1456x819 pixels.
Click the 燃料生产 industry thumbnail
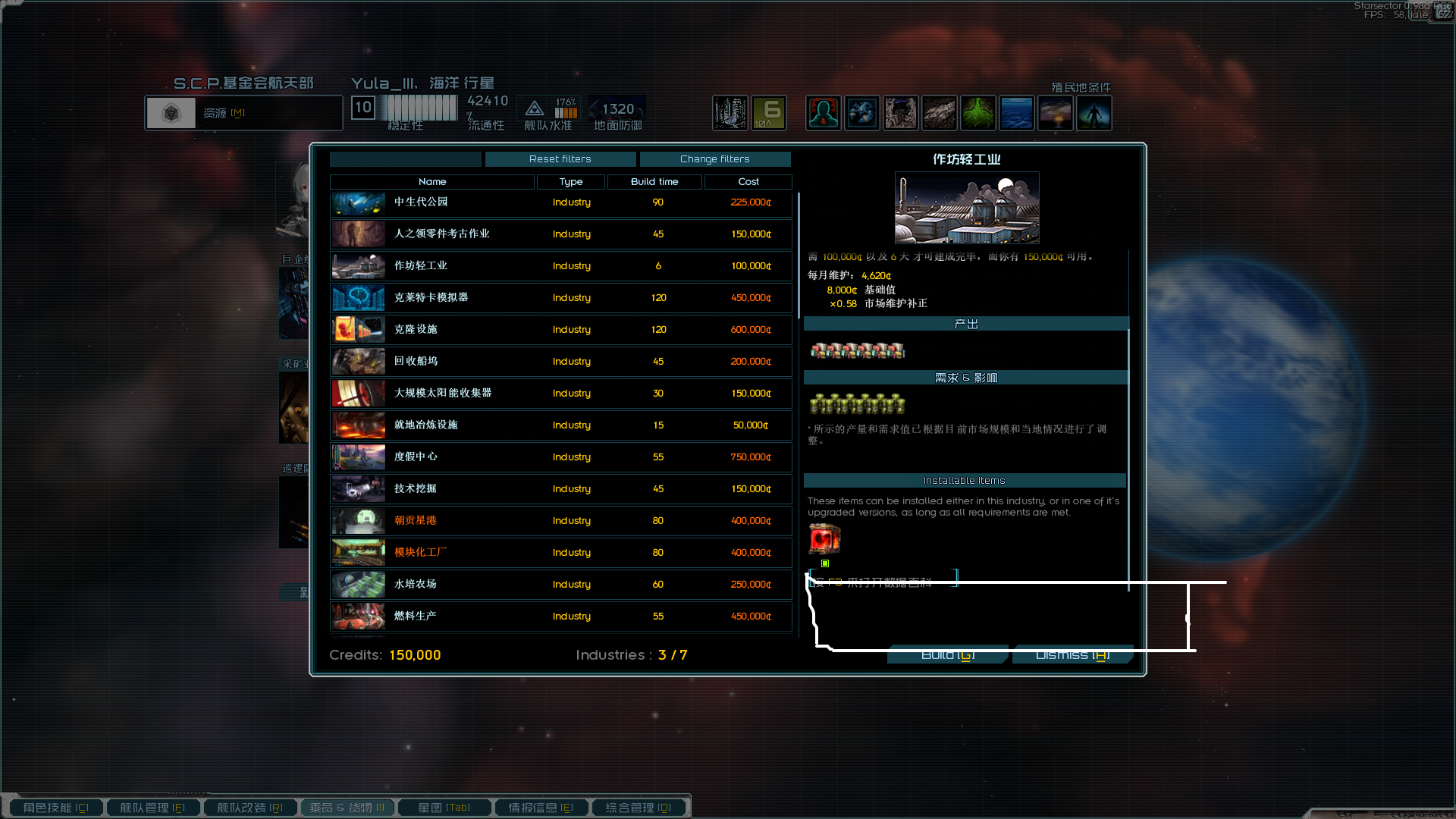coord(357,617)
